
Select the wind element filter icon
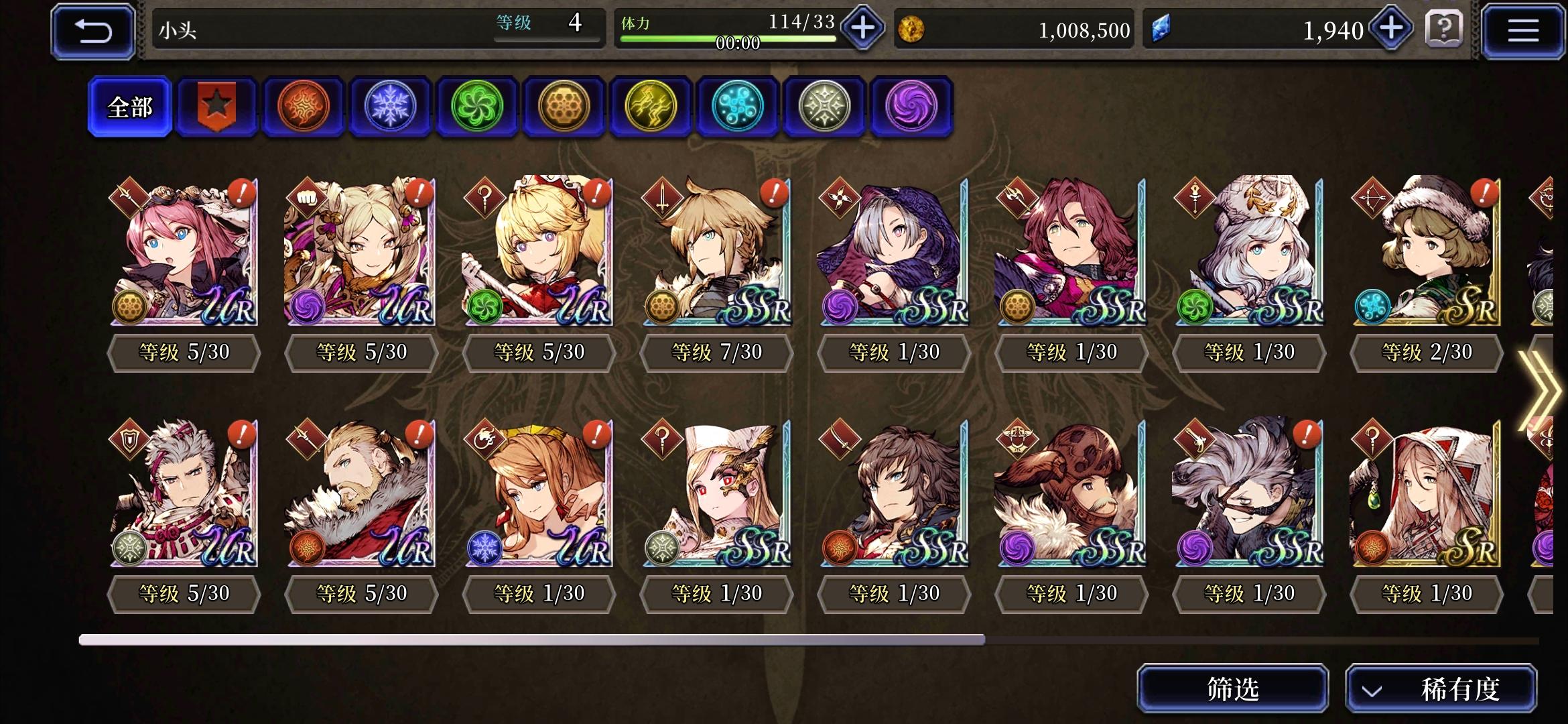coord(477,106)
